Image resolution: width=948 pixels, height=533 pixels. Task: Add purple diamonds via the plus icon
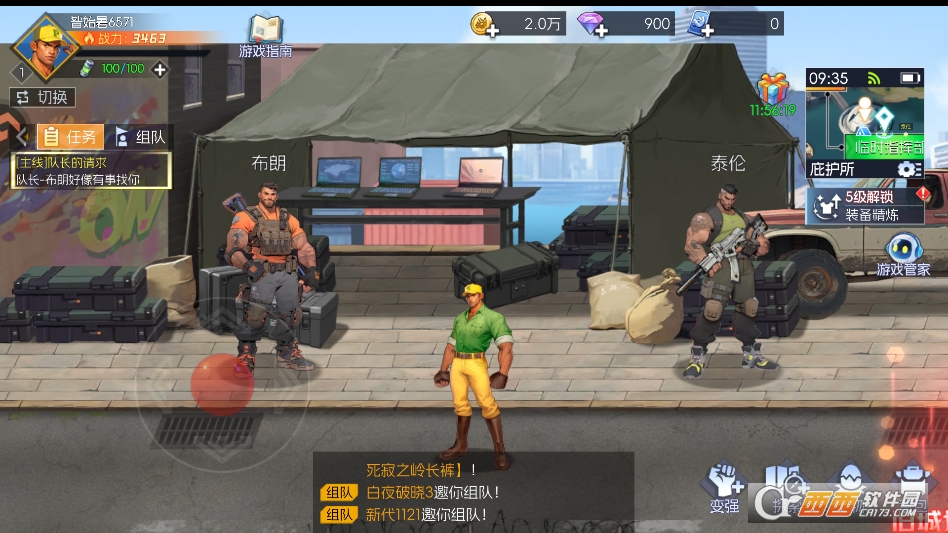[x=600, y=30]
